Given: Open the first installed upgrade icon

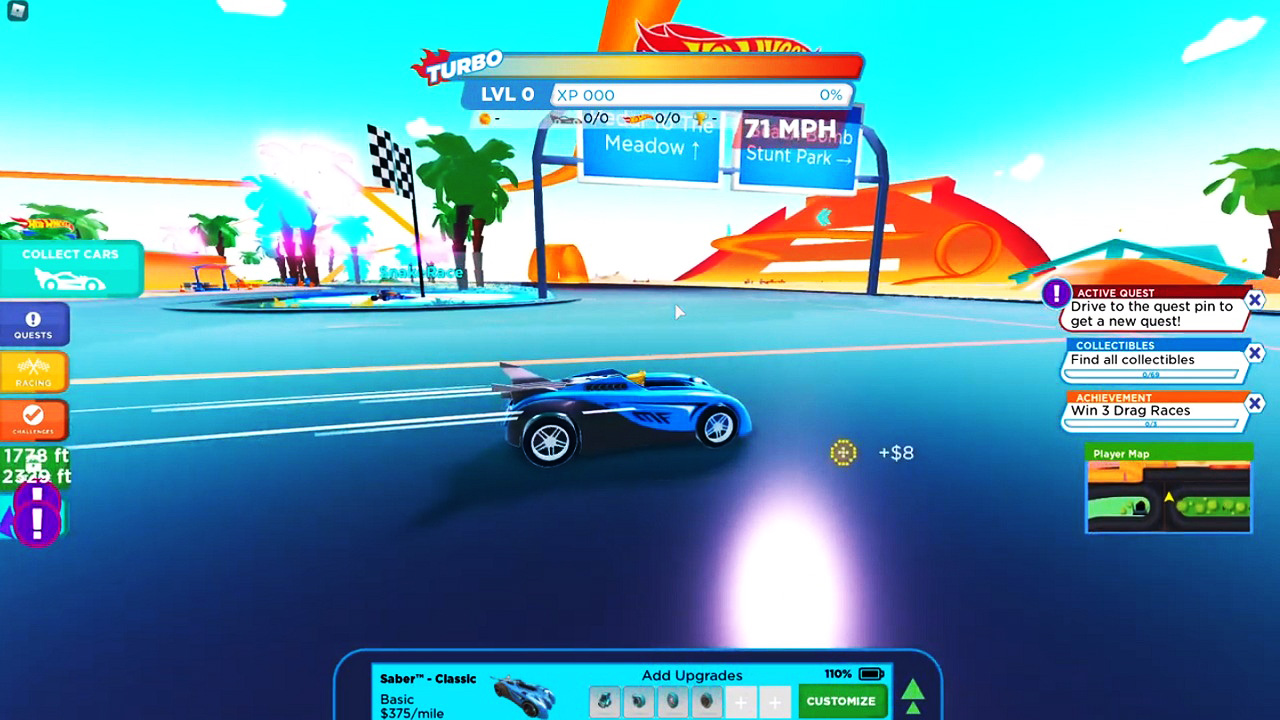Looking at the screenshot, I should click(x=604, y=702).
